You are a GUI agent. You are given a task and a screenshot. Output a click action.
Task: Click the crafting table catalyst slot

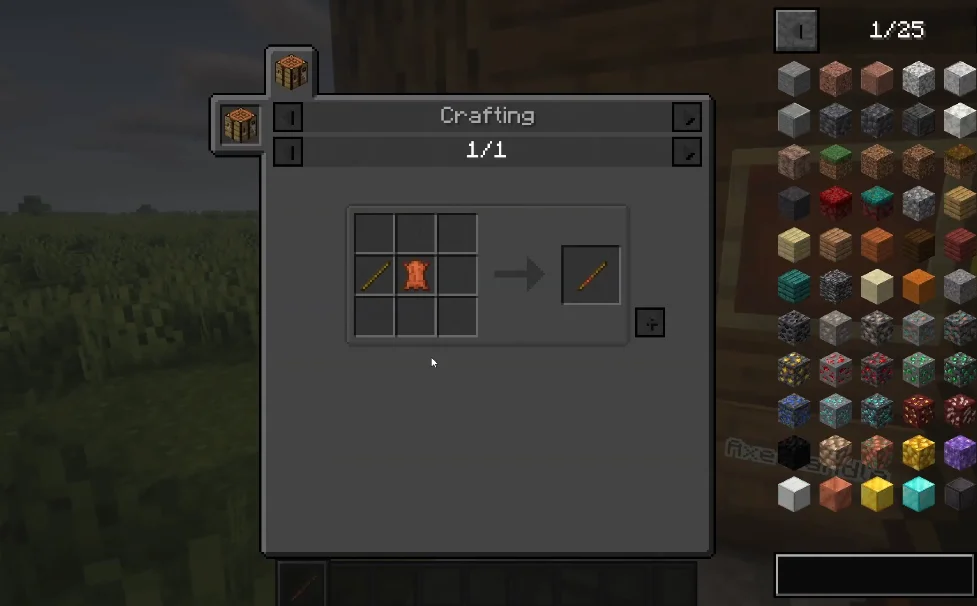[240, 126]
